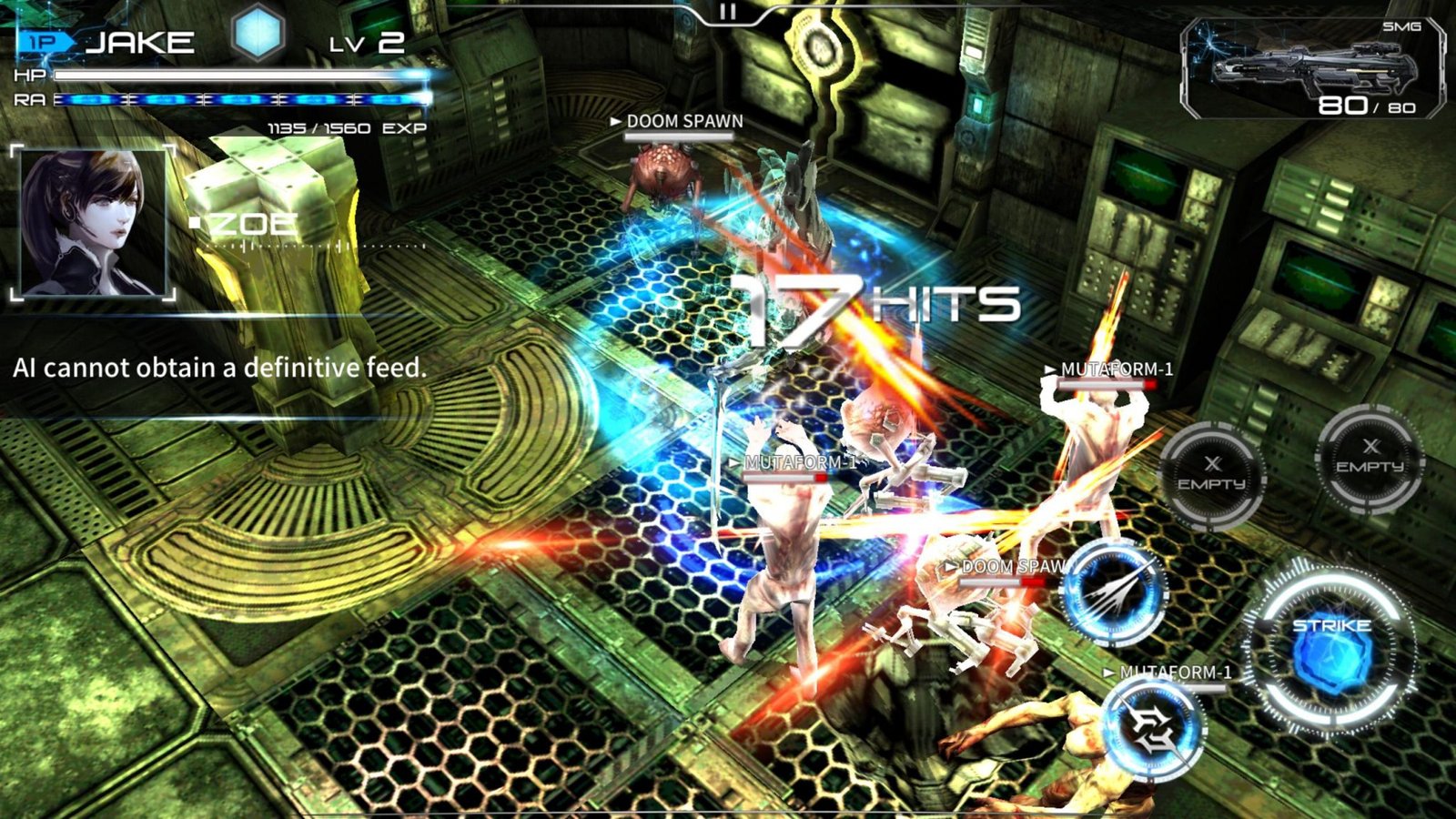Pause the game with the top pause button

click(727, 12)
